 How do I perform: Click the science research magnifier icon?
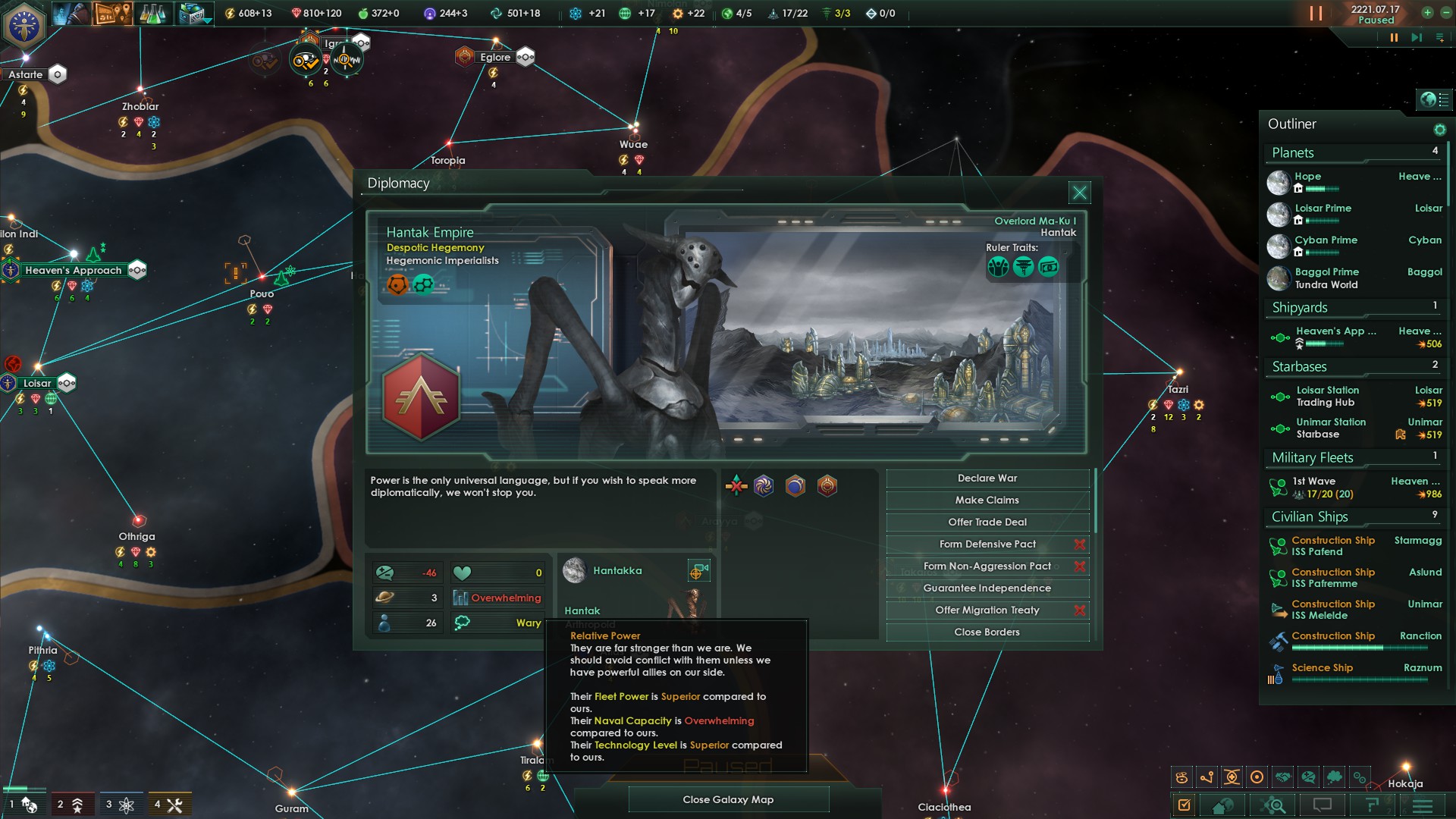coord(1274,805)
